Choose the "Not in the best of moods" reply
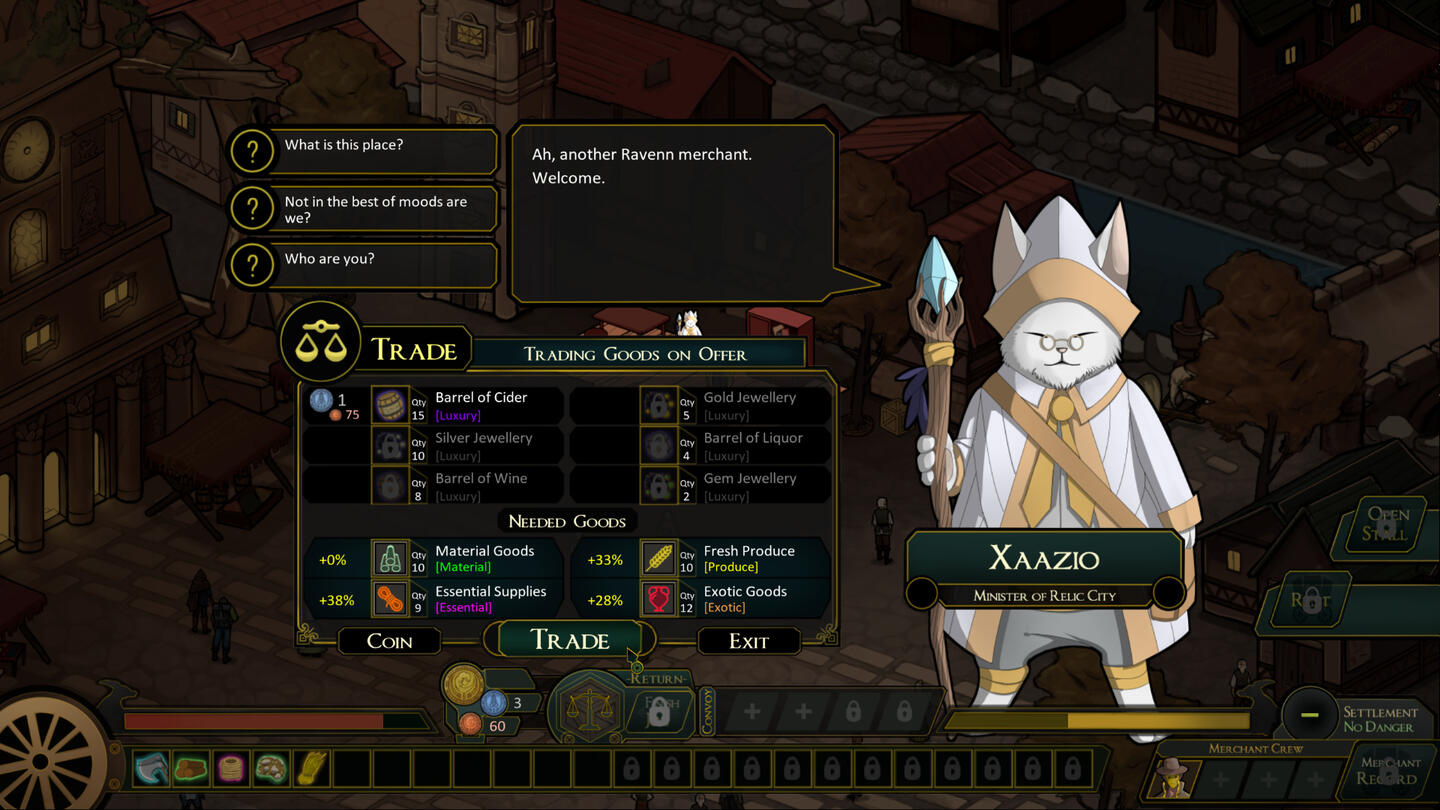This screenshot has width=1440, height=810. tap(363, 209)
